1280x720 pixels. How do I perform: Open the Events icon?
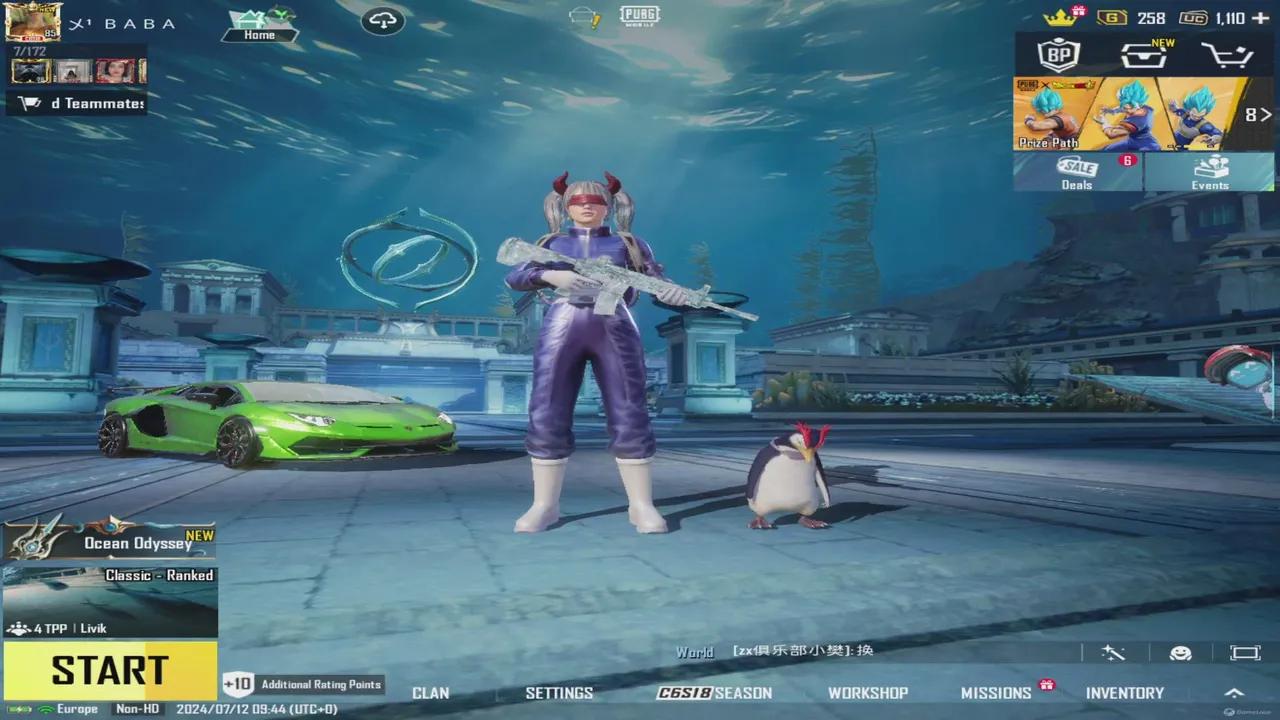(1211, 172)
